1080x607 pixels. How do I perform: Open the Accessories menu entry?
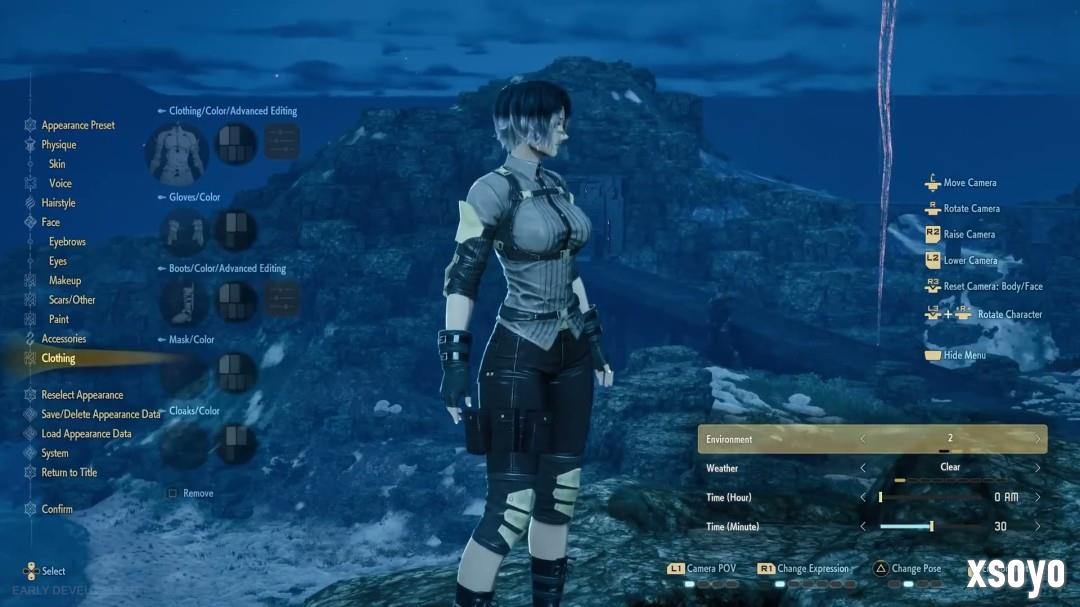63,339
